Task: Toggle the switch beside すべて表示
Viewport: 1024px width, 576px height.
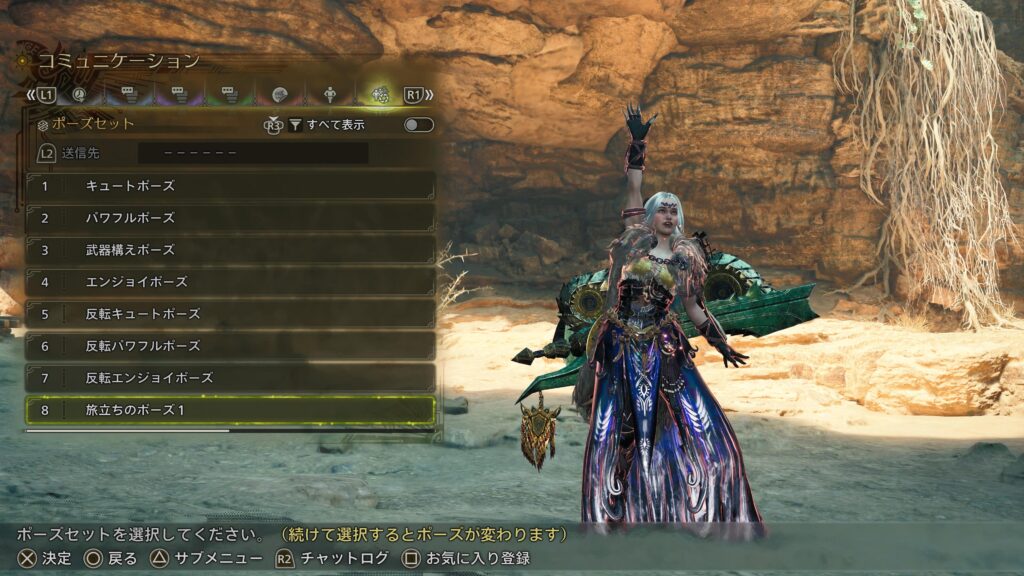Action: (418, 125)
